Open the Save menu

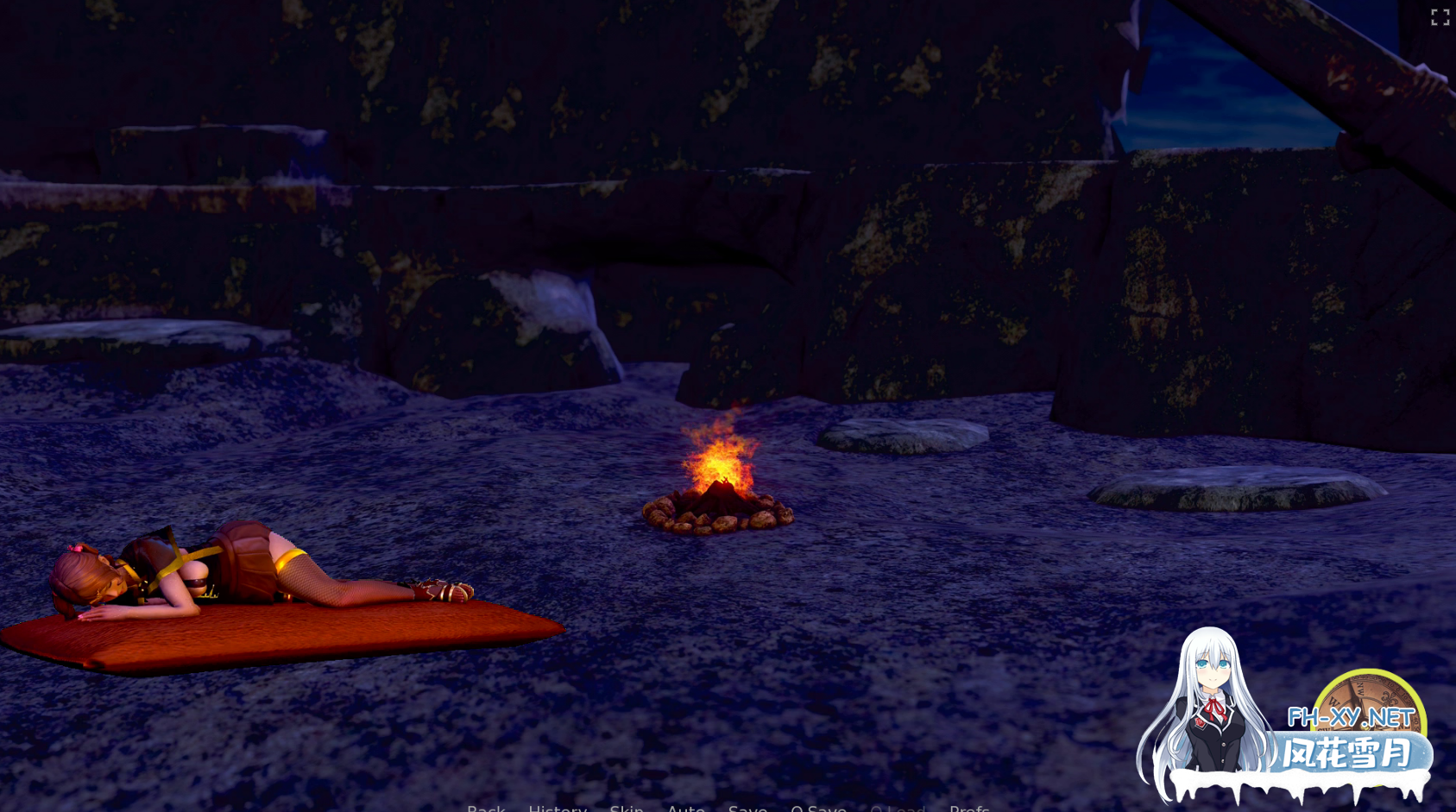pos(747,808)
